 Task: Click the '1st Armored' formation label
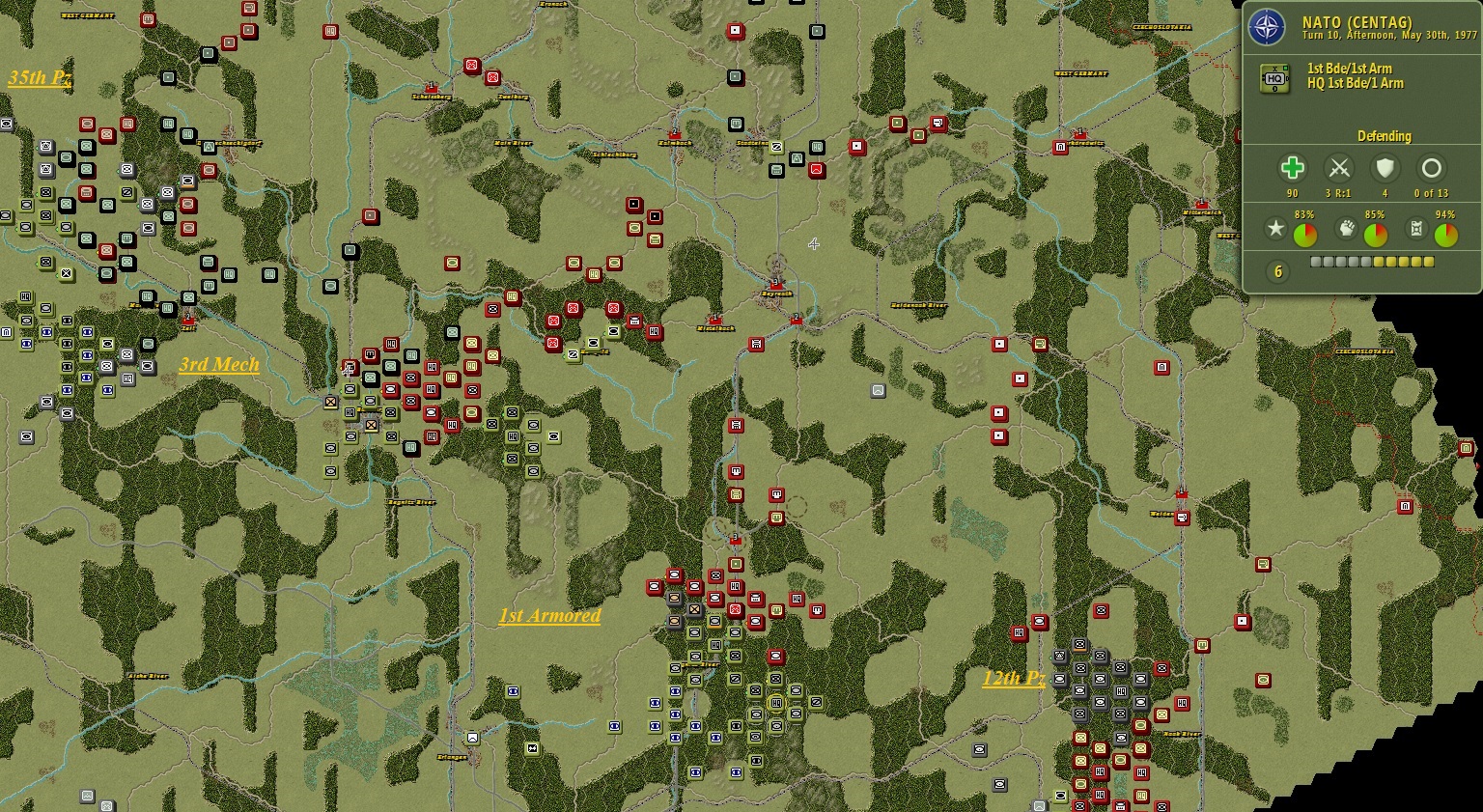coord(548,614)
